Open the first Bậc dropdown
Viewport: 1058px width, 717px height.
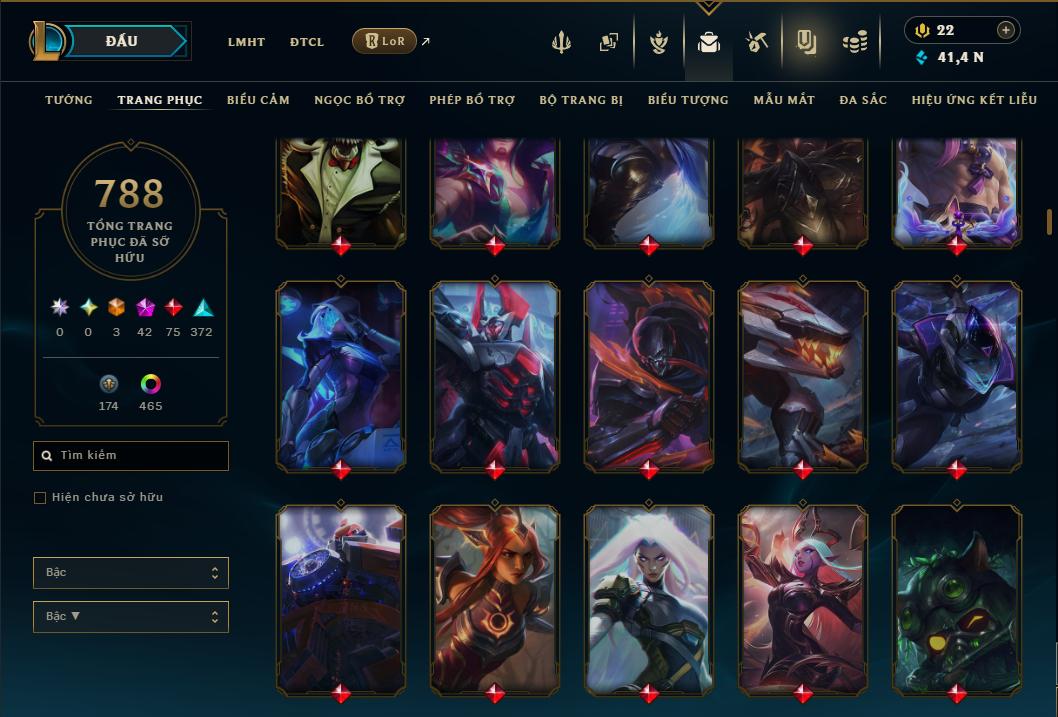(x=131, y=573)
